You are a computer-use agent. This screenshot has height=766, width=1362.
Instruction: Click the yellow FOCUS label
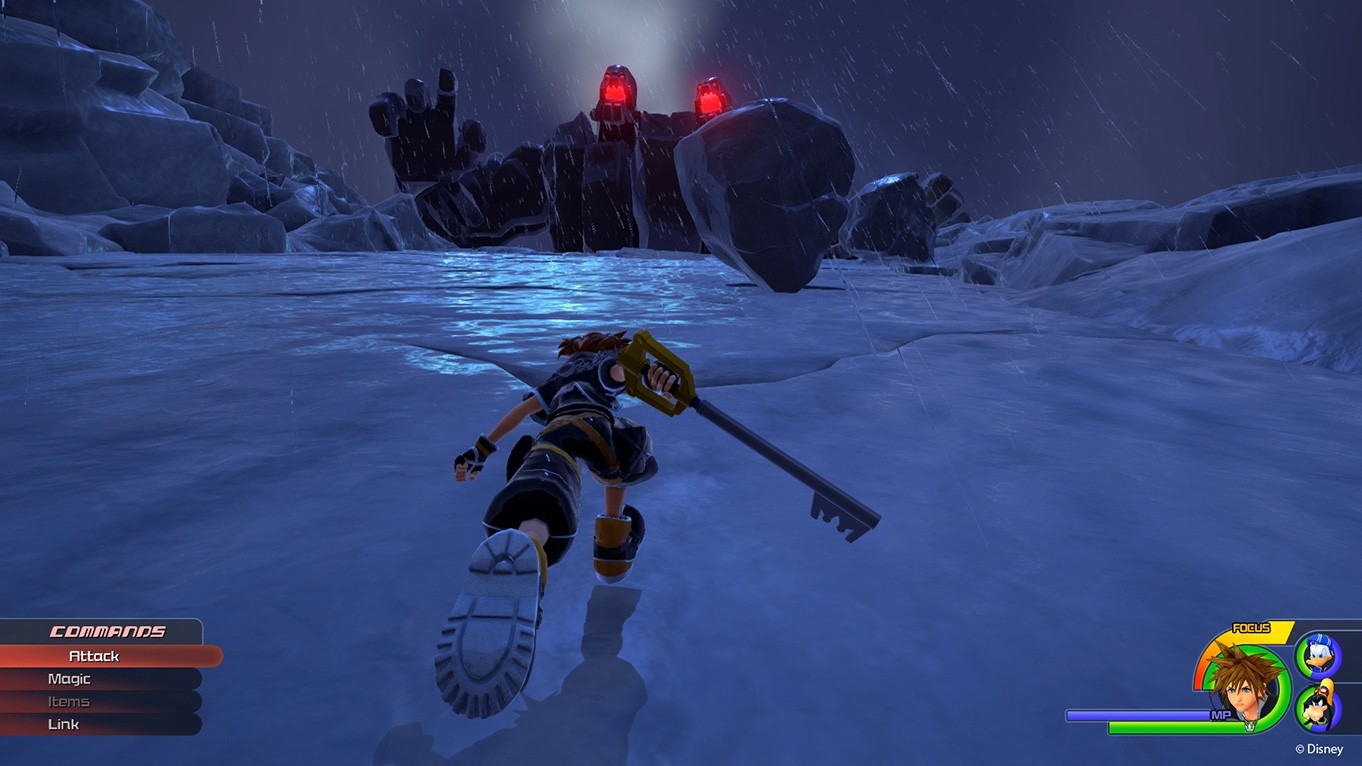(1250, 627)
